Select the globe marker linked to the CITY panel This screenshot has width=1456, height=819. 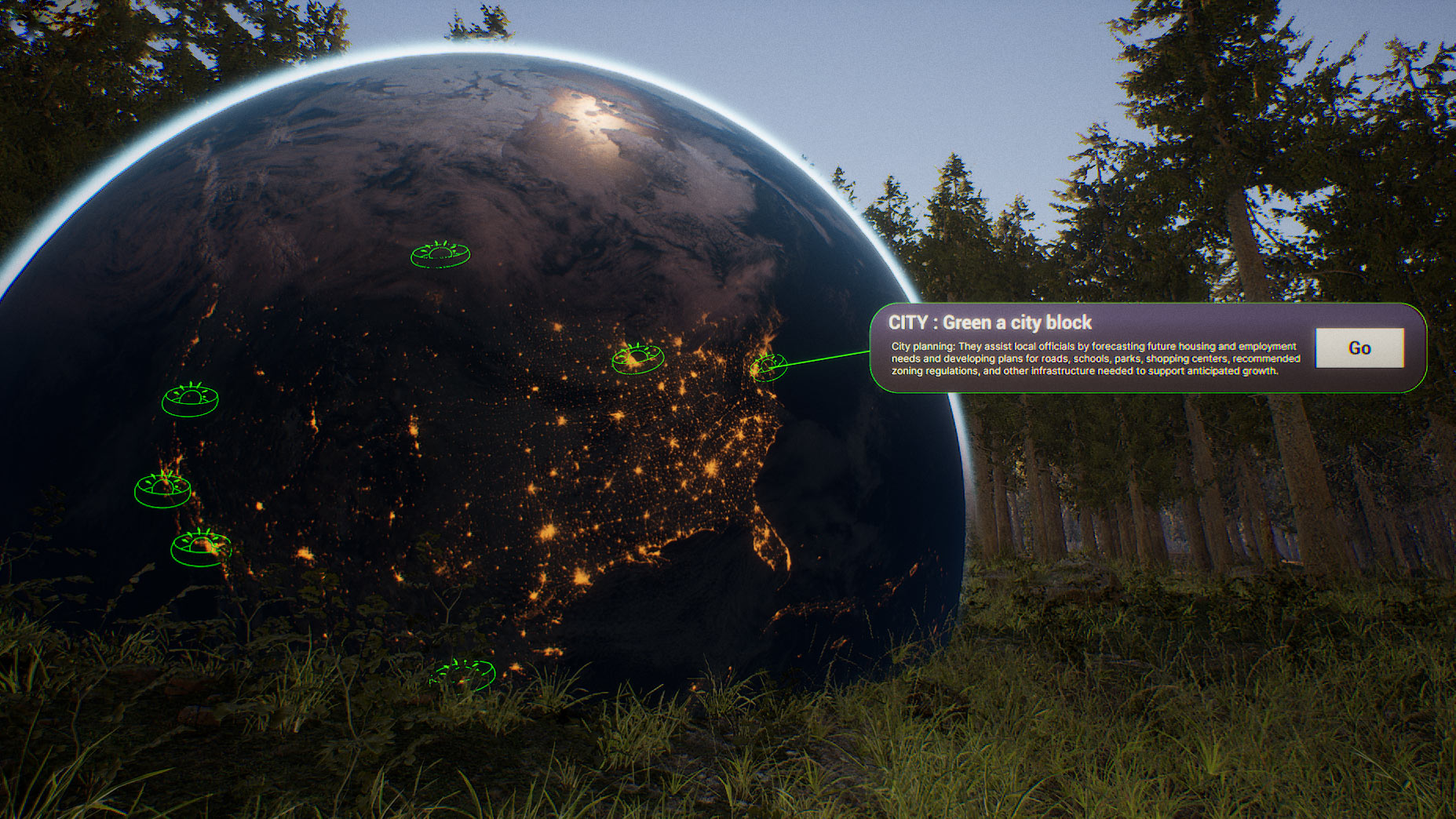[768, 366]
